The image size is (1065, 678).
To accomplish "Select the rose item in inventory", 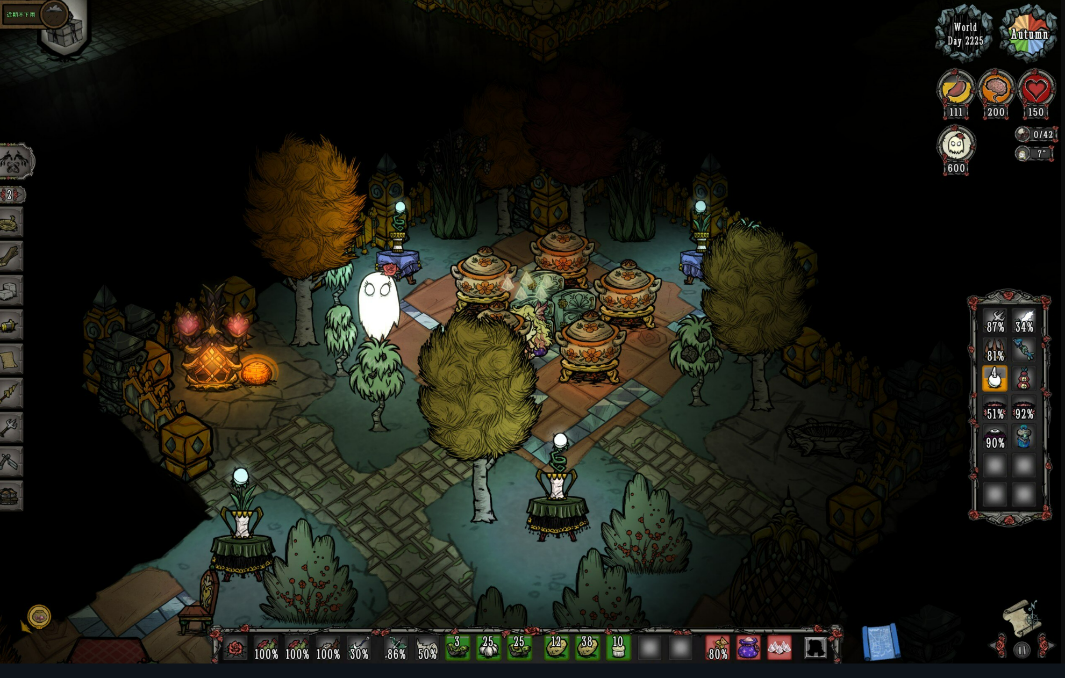I will (236, 648).
